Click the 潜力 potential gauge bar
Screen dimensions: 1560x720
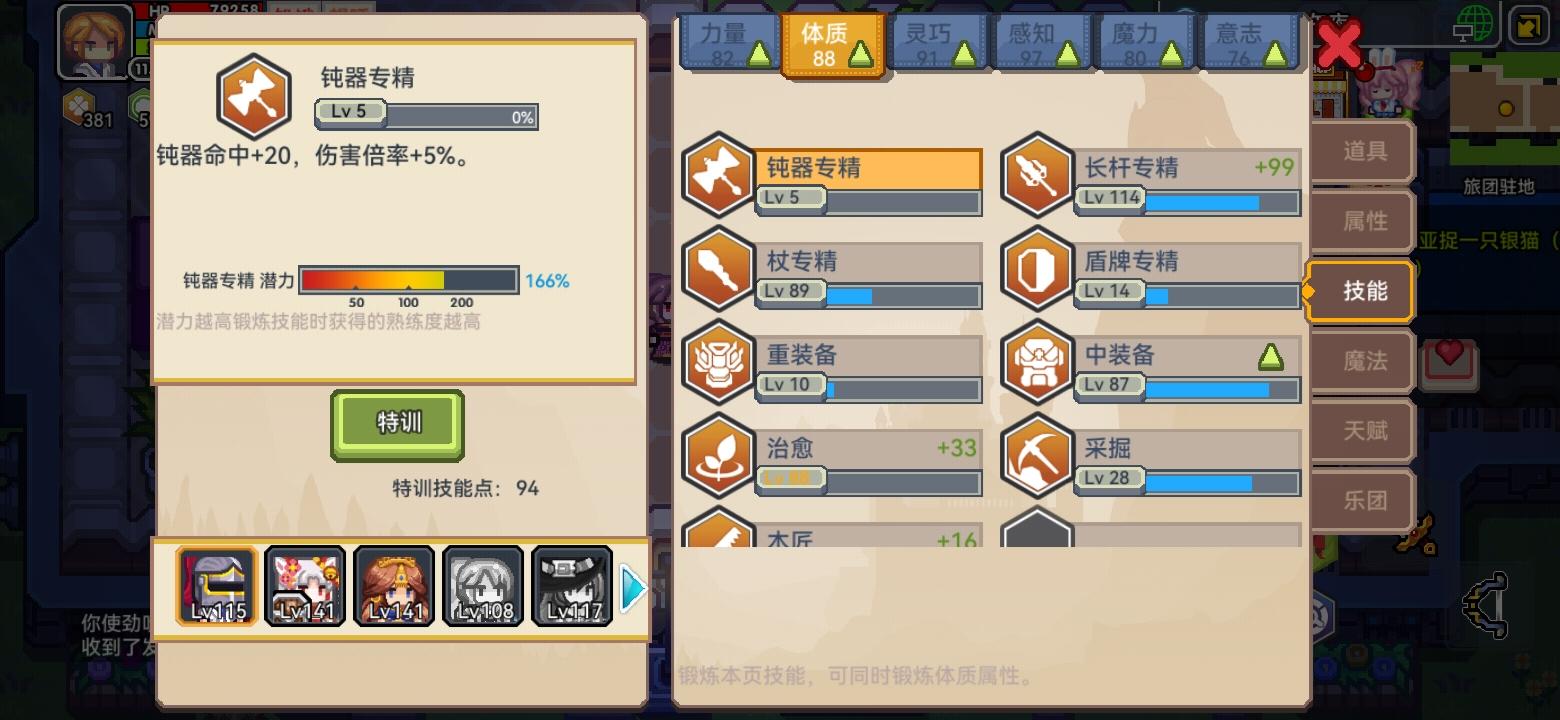pos(408,281)
